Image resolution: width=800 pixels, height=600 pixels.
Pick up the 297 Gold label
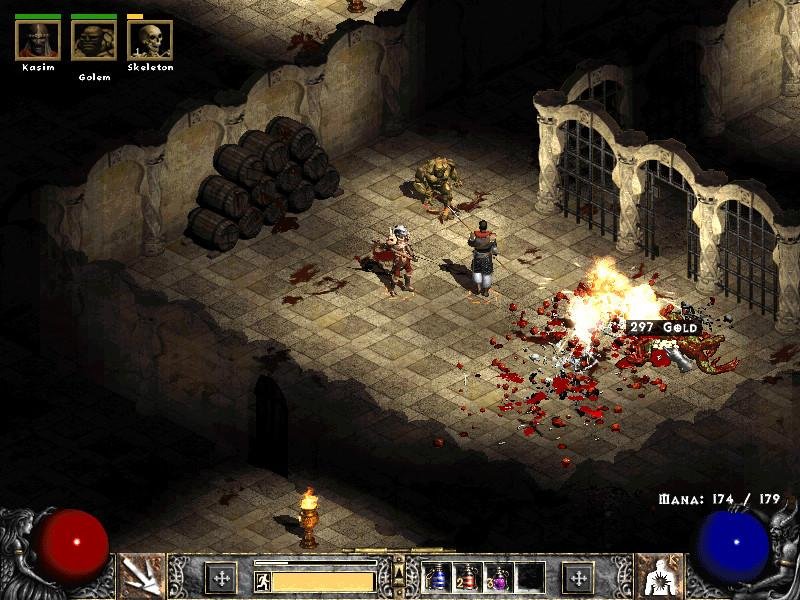coord(661,327)
